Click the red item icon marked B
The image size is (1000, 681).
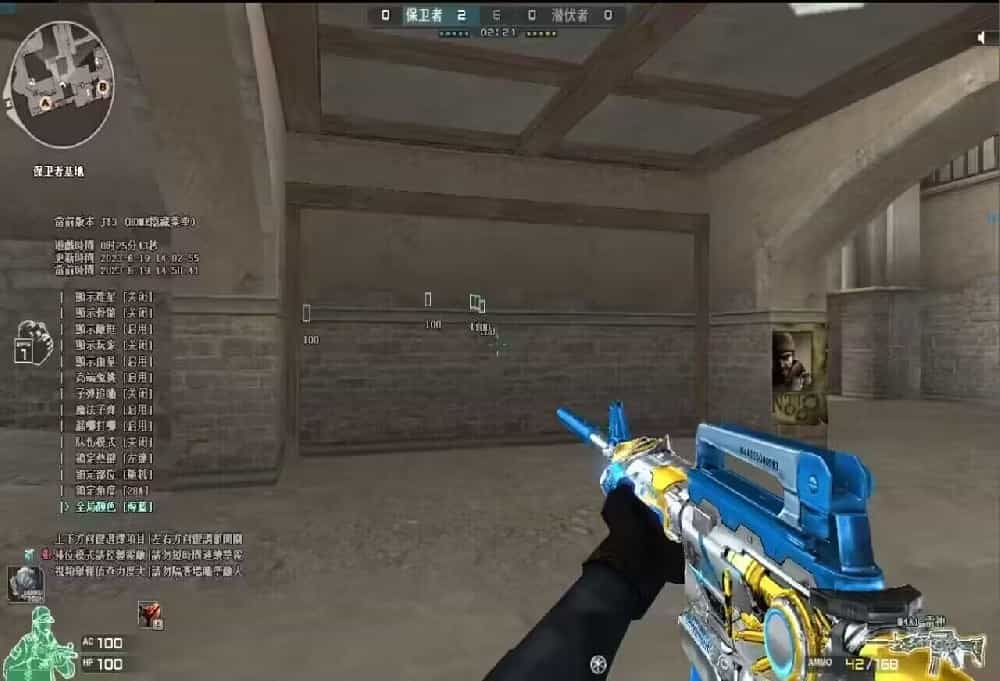(149, 613)
